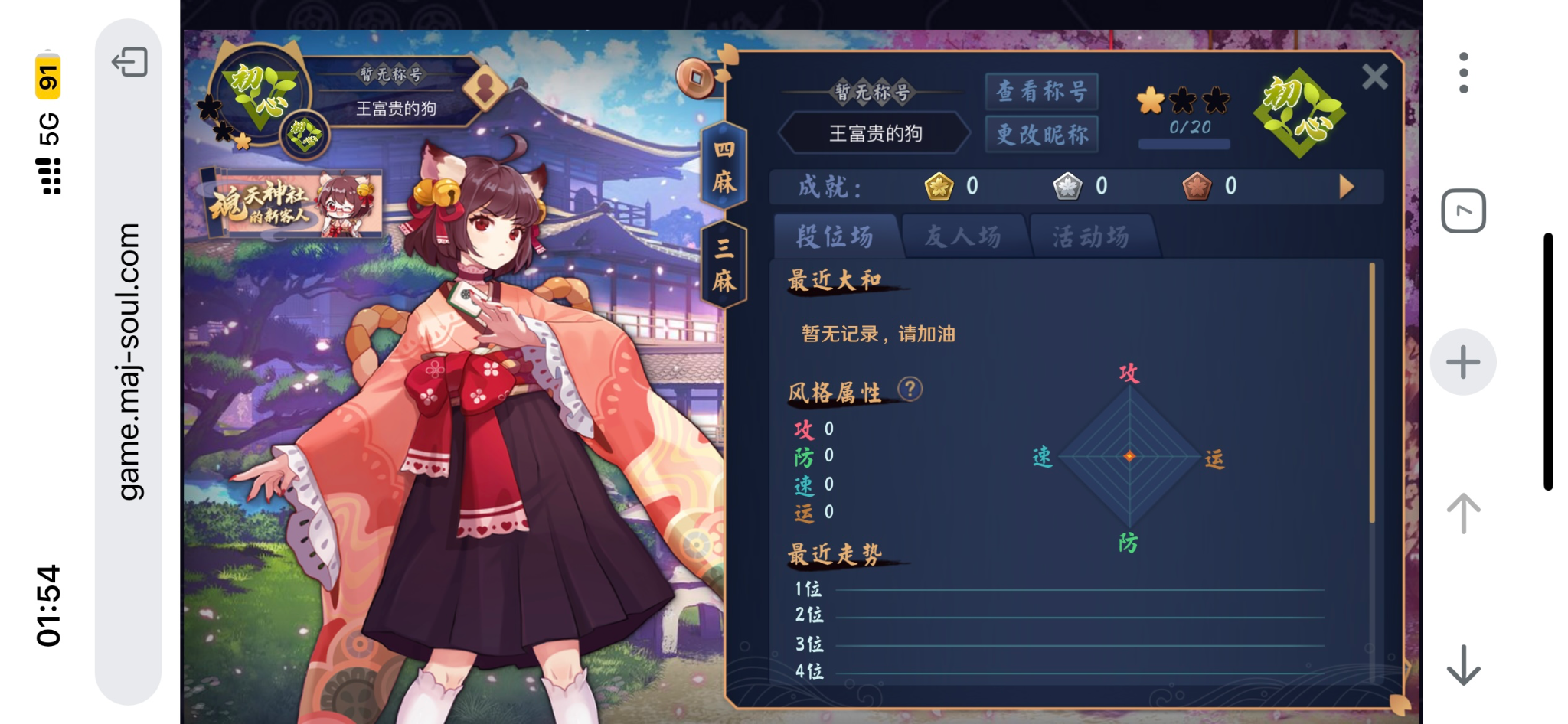Select the 段位场 tab
This screenshot has height=724, width=1568.
(835, 236)
